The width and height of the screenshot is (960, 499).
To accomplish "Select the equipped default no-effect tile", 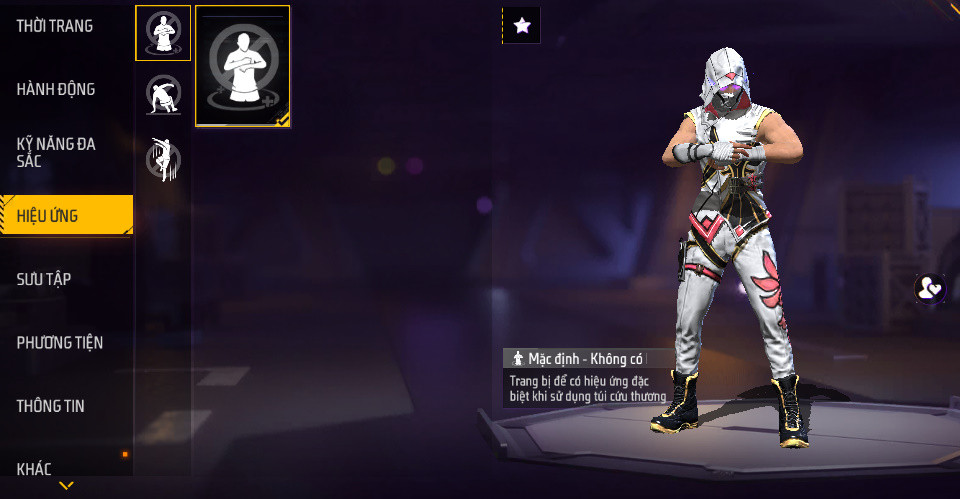I will [243, 66].
